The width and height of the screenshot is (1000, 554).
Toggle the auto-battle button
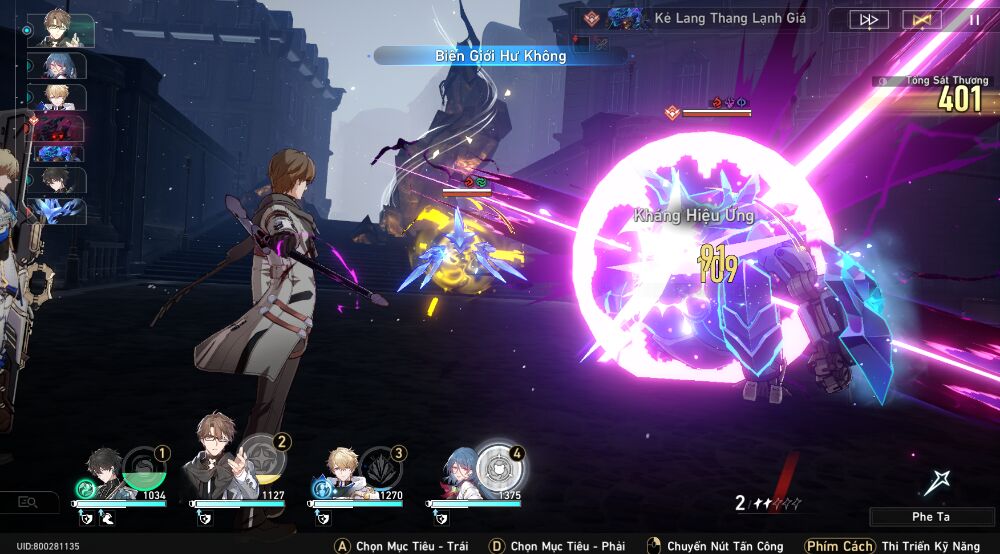click(921, 19)
